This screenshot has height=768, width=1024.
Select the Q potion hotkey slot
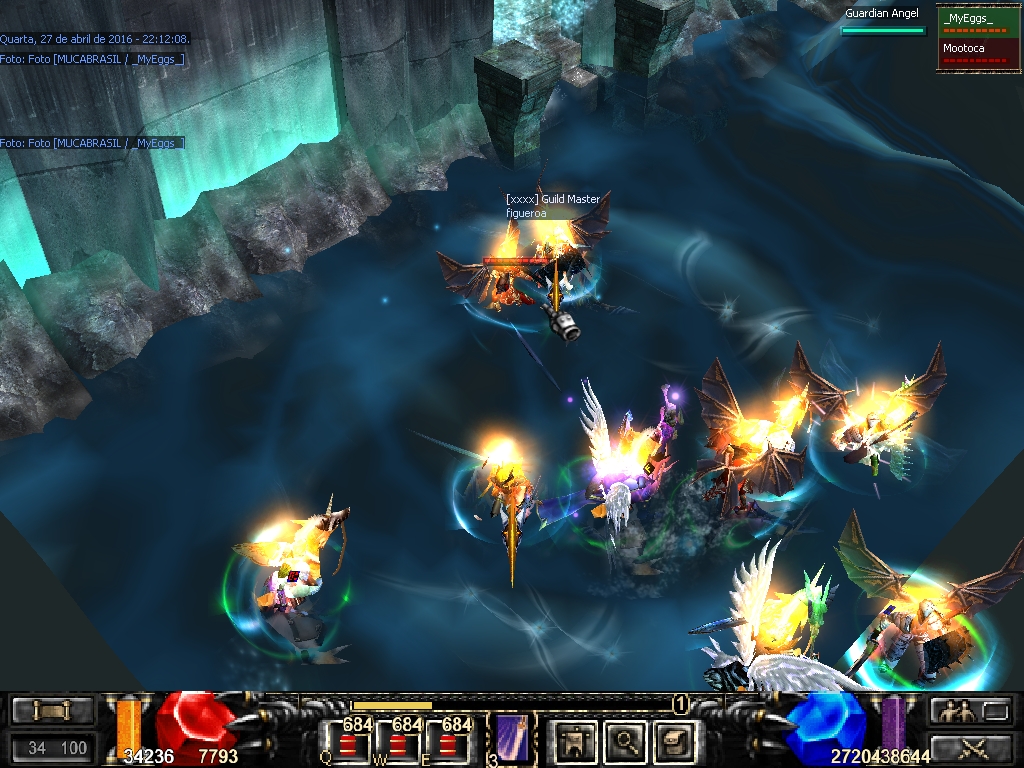[x=347, y=742]
